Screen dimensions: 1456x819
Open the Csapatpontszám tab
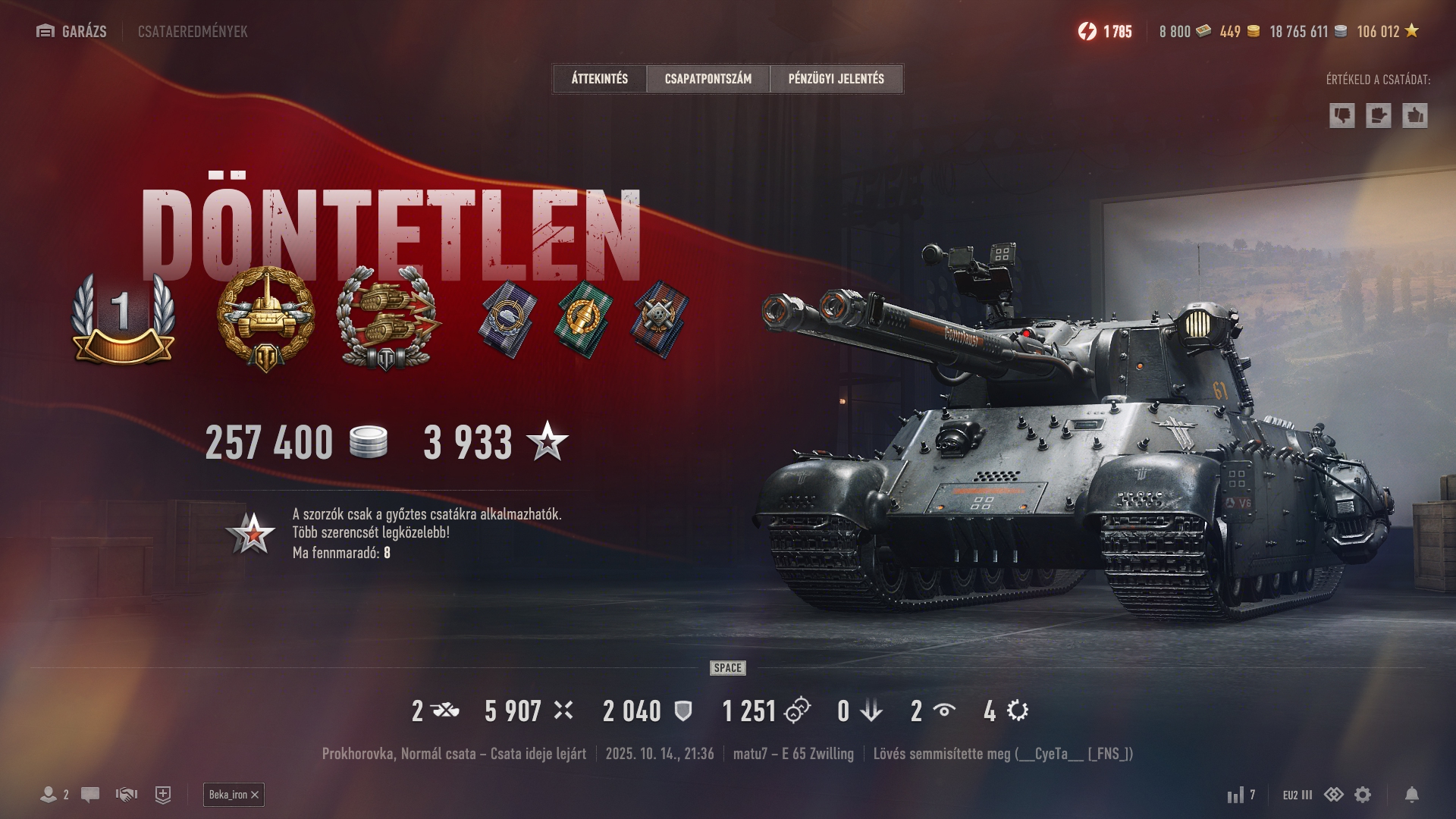click(708, 79)
